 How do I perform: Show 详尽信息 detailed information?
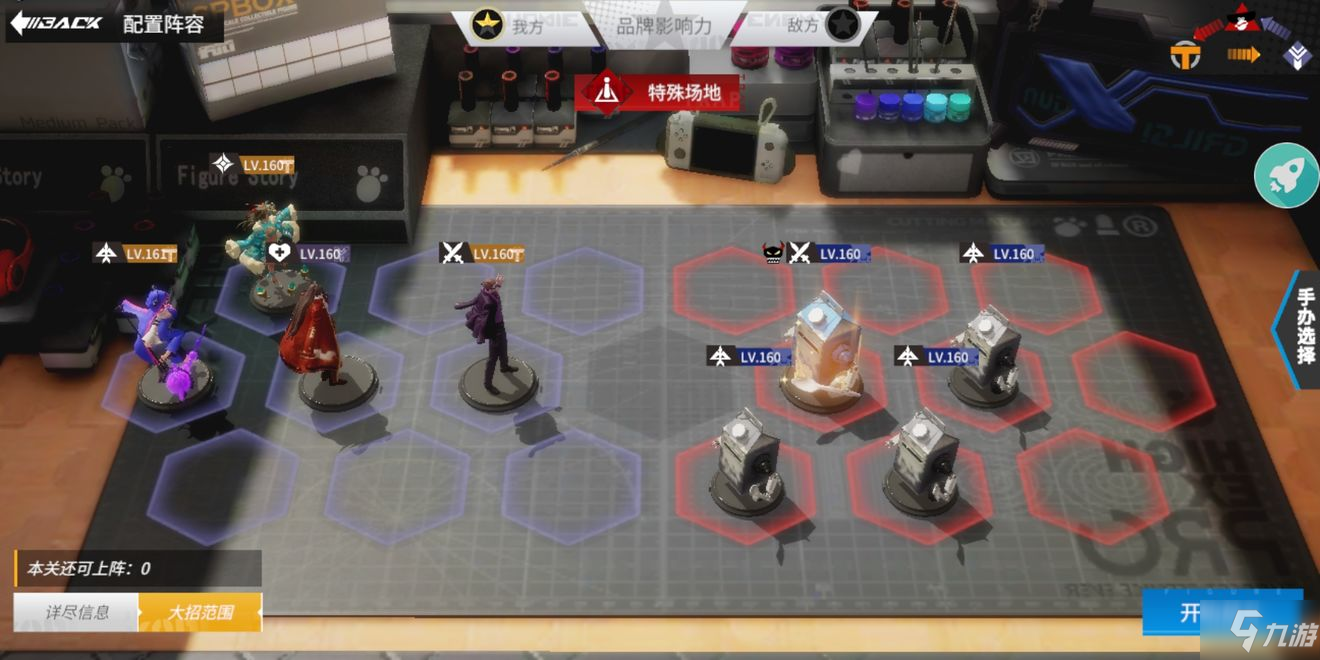(x=77, y=612)
